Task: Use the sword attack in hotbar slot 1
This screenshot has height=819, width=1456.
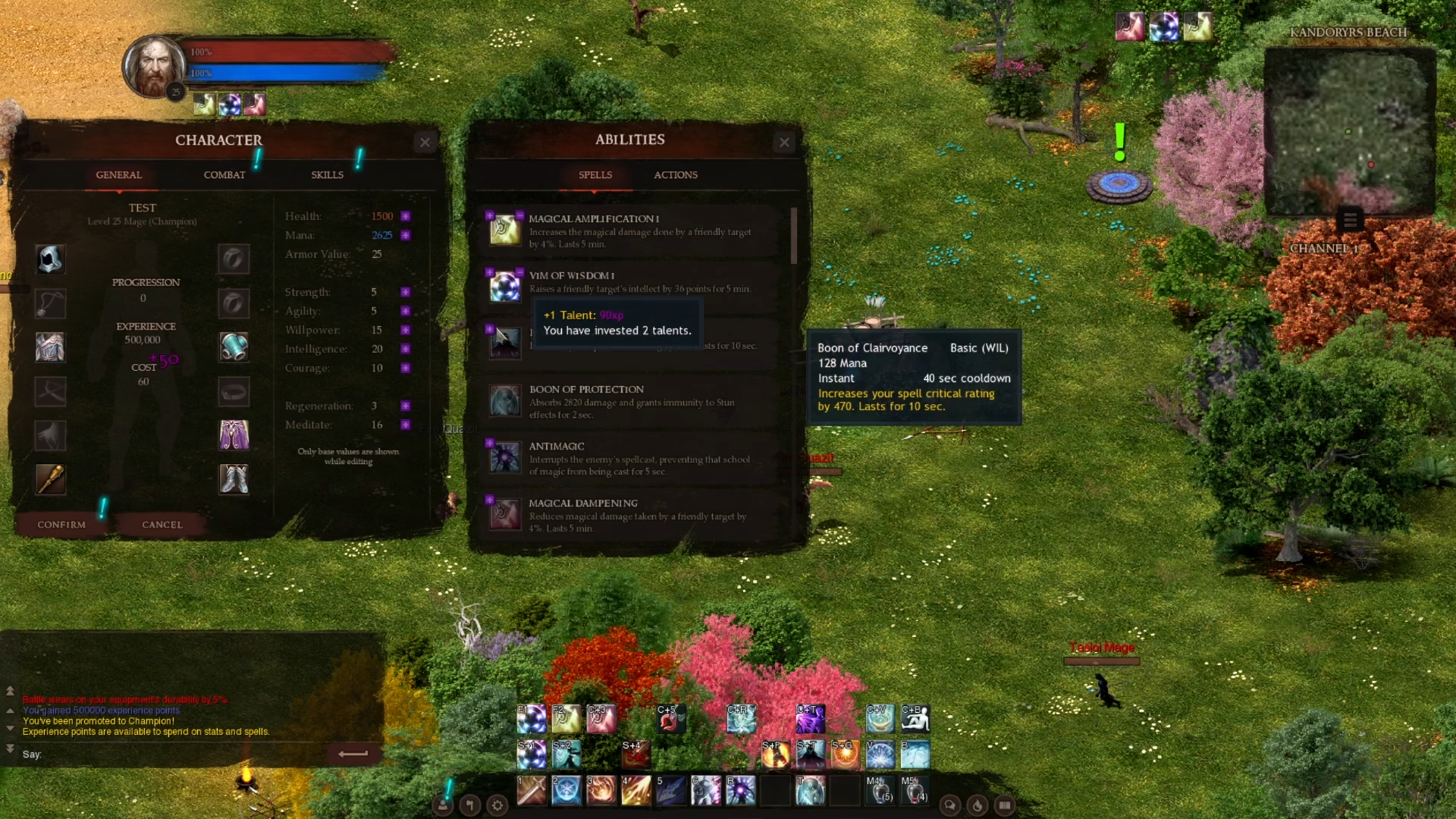Action: pyautogui.click(x=531, y=790)
